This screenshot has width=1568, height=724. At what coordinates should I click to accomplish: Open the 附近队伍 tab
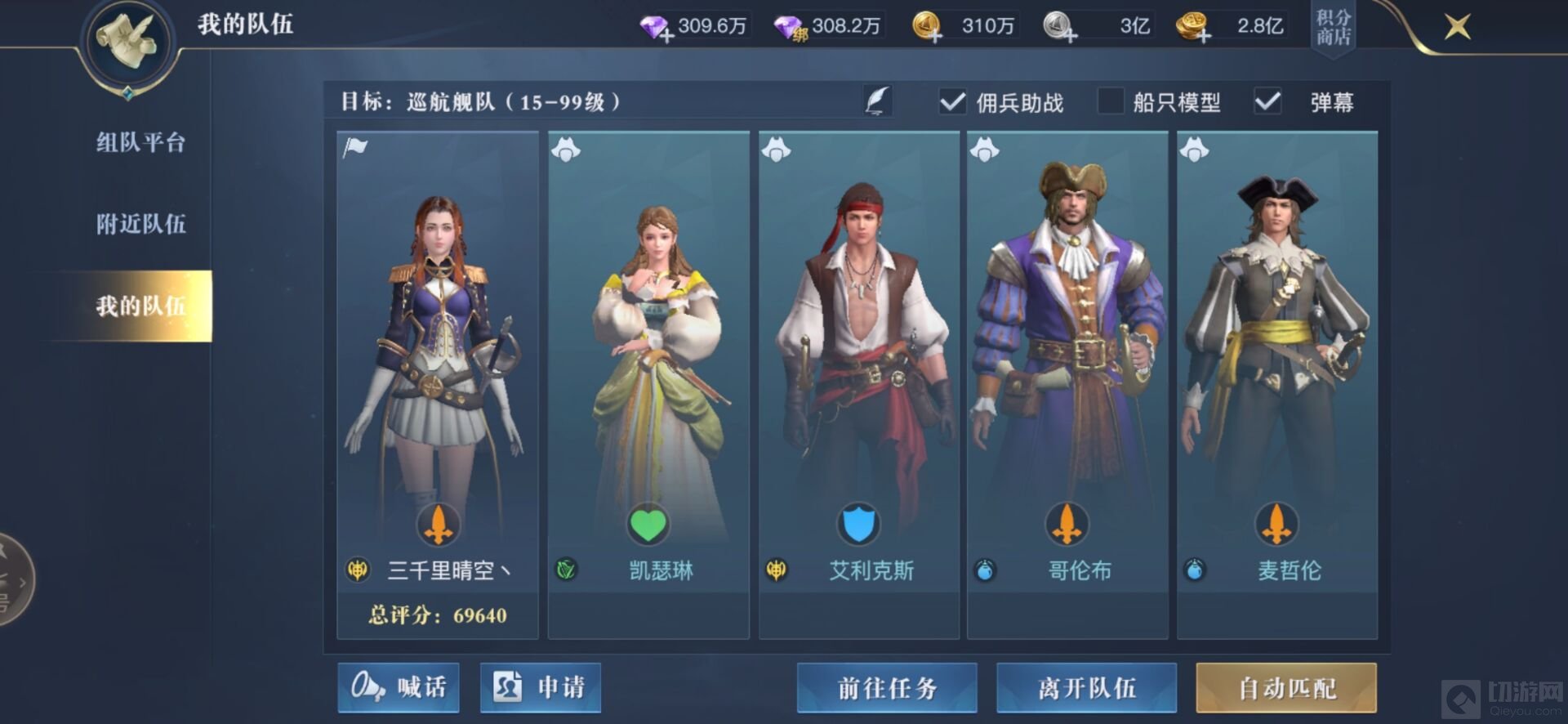pos(140,224)
